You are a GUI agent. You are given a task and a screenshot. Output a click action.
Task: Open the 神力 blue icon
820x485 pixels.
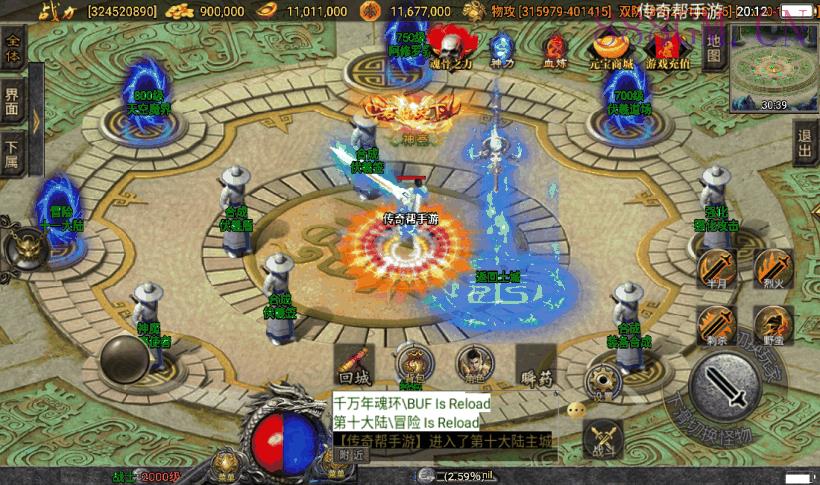pos(503,47)
